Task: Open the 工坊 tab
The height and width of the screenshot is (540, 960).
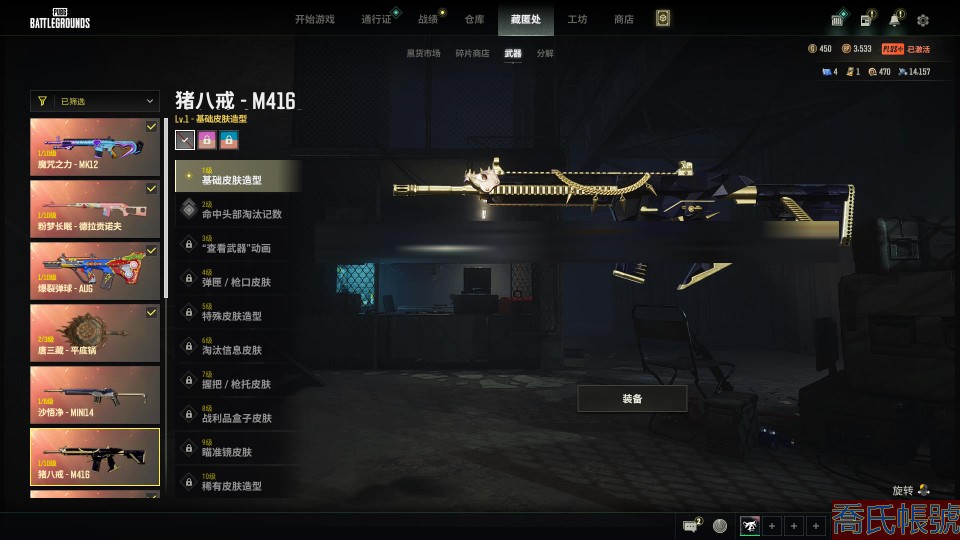Action: click(577, 19)
